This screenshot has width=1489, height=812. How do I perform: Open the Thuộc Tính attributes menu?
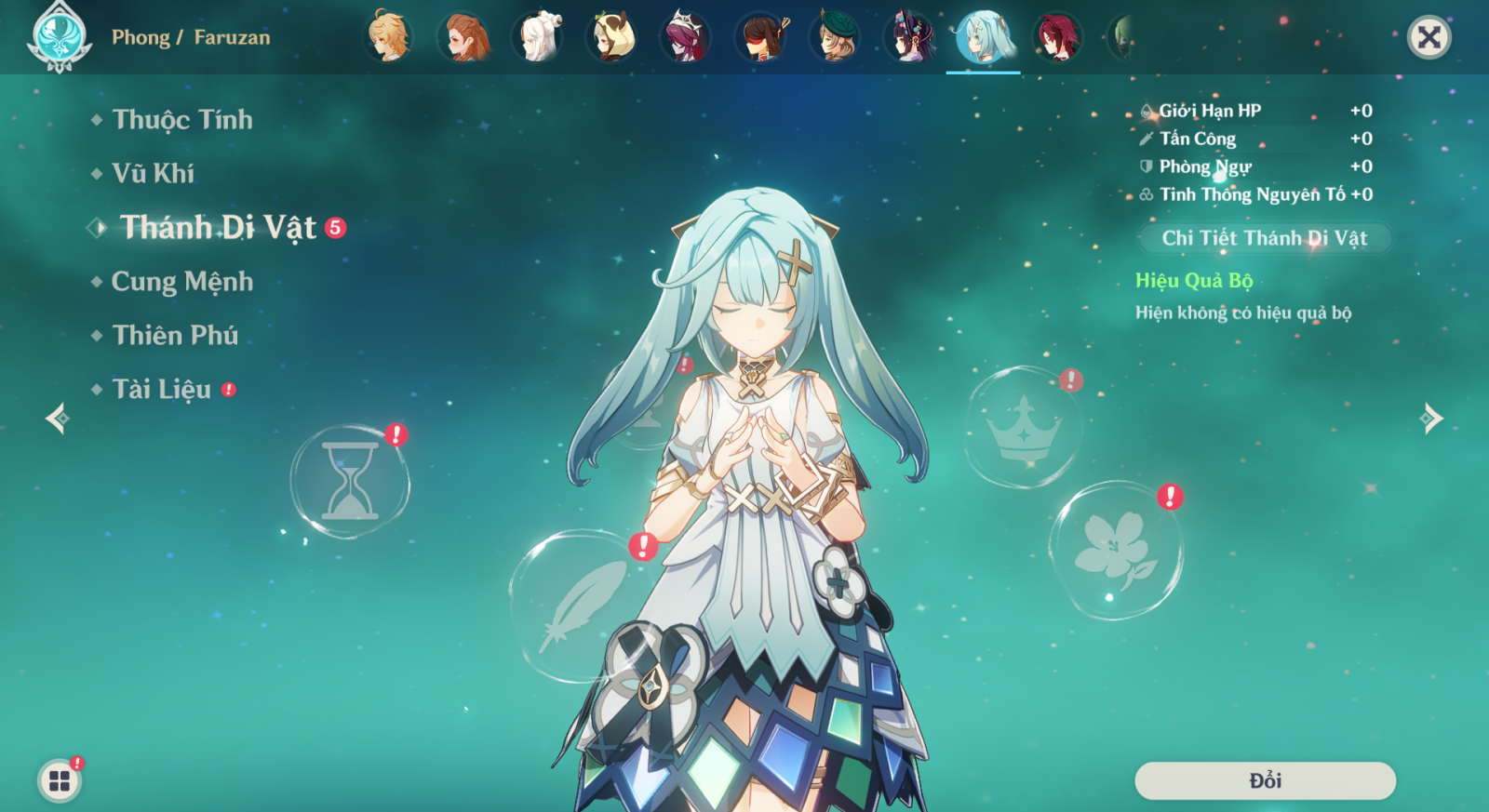coord(181,120)
